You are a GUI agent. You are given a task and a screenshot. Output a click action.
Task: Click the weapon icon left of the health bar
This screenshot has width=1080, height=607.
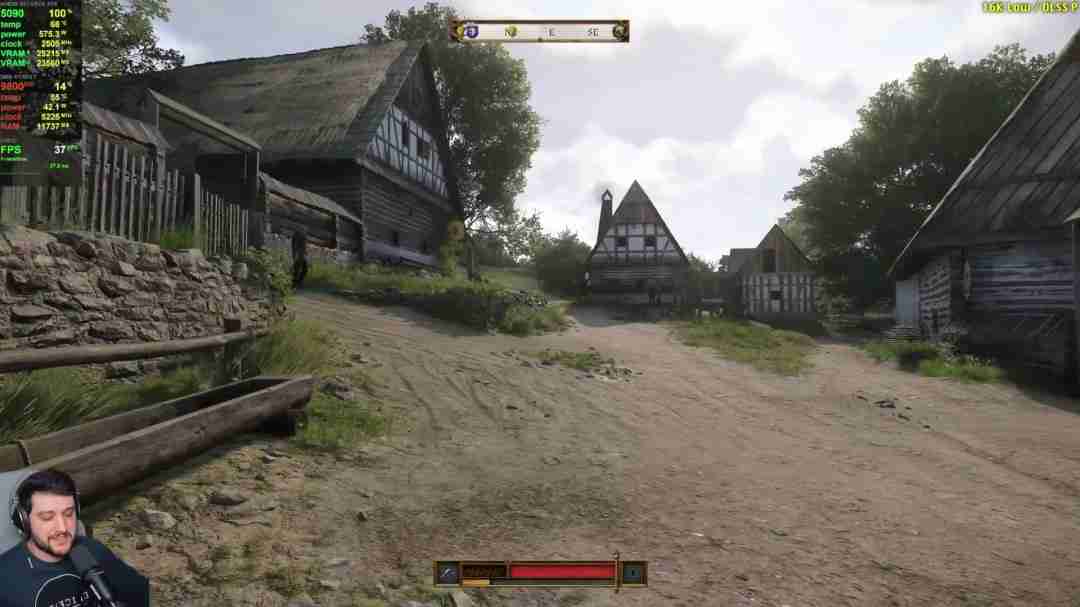click(447, 573)
